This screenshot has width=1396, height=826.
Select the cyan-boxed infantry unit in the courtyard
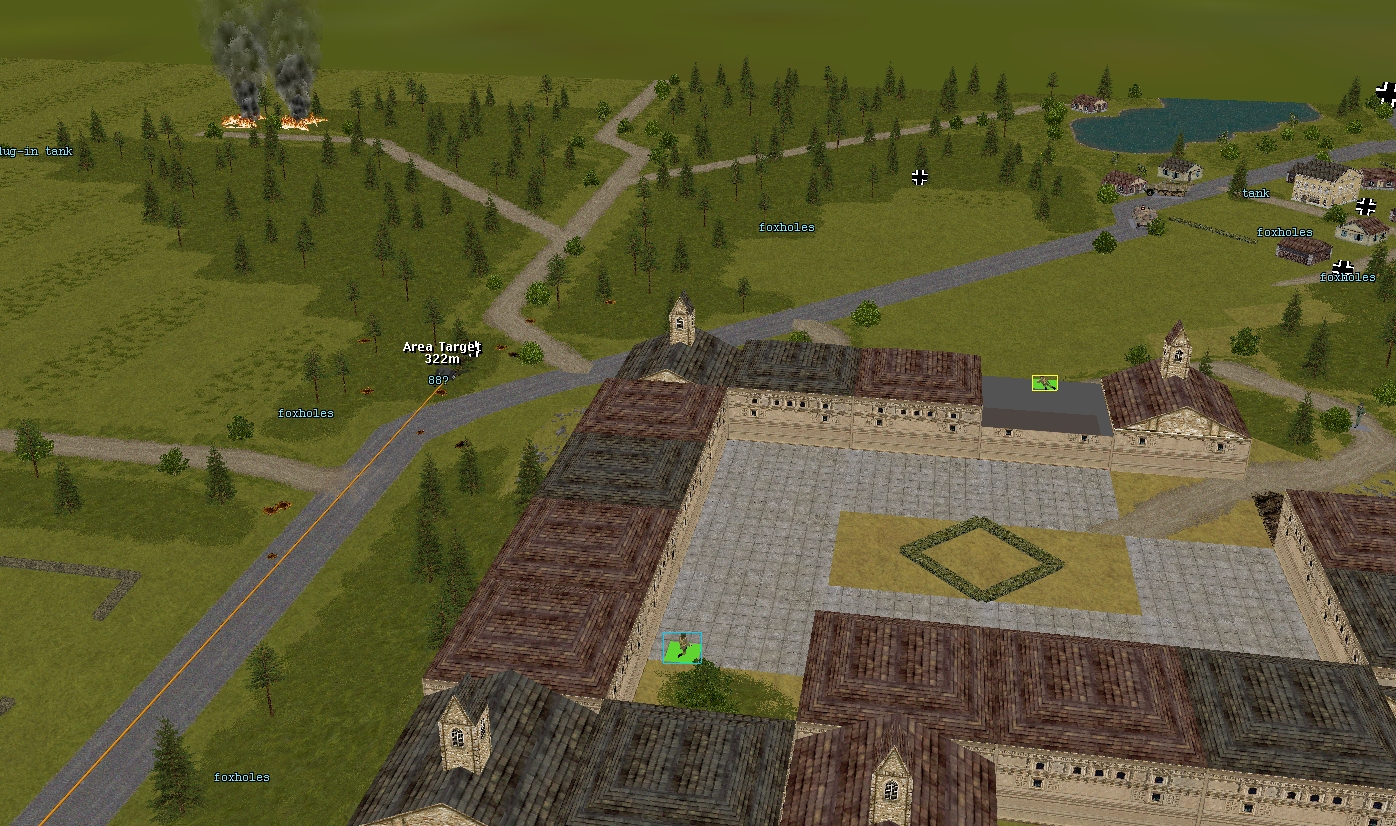click(682, 647)
